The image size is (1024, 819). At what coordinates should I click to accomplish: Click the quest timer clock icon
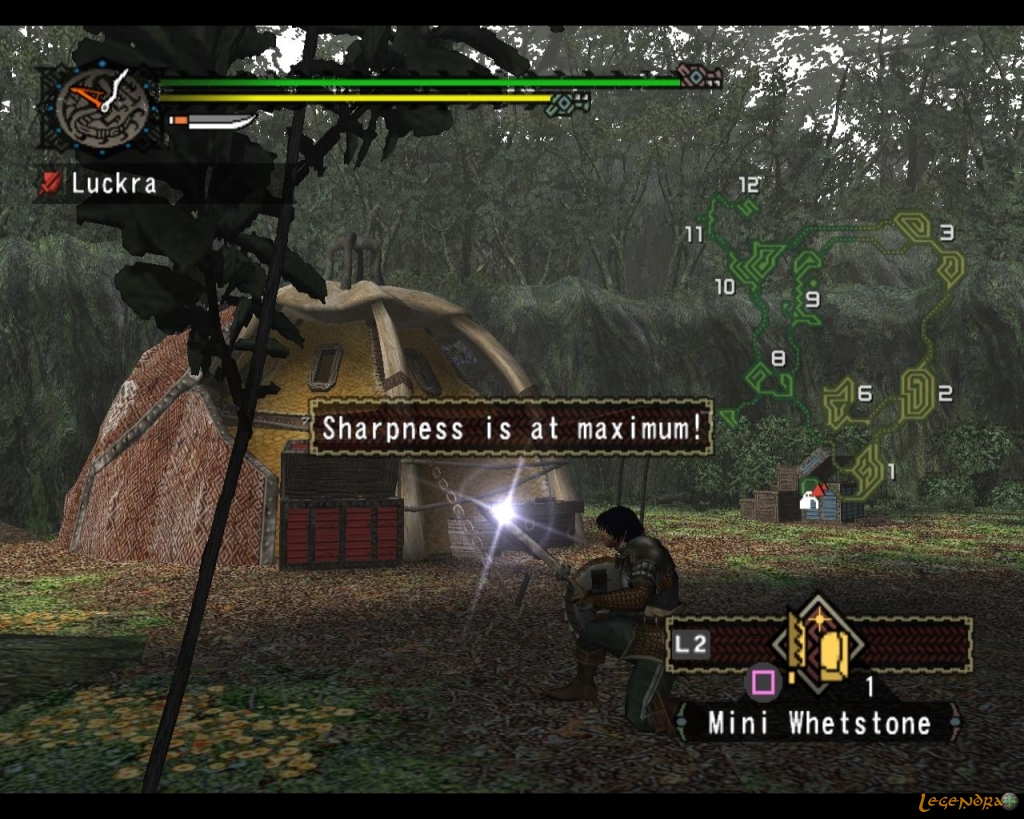click(102, 105)
